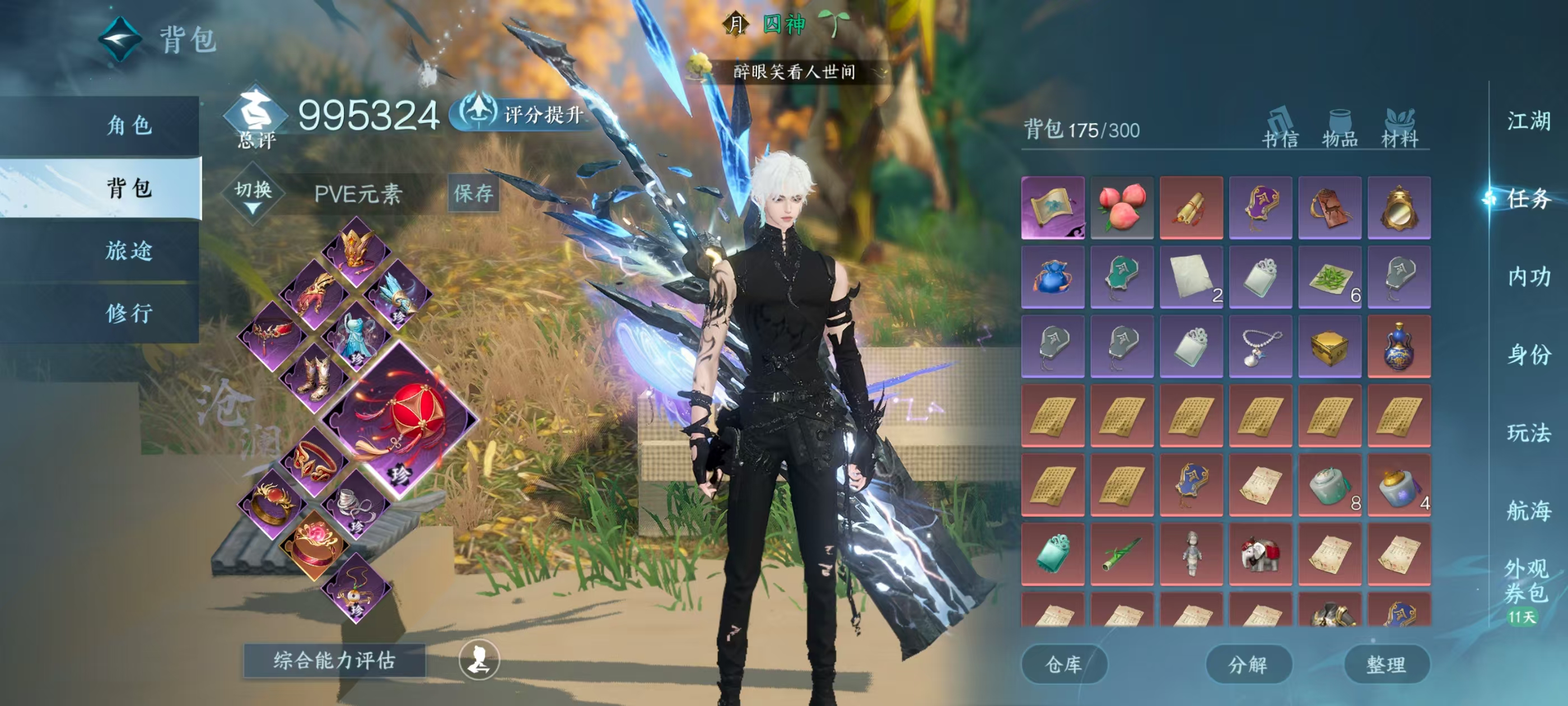Select the peaches item in bag
The height and width of the screenshot is (706, 1568).
click(x=1122, y=207)
